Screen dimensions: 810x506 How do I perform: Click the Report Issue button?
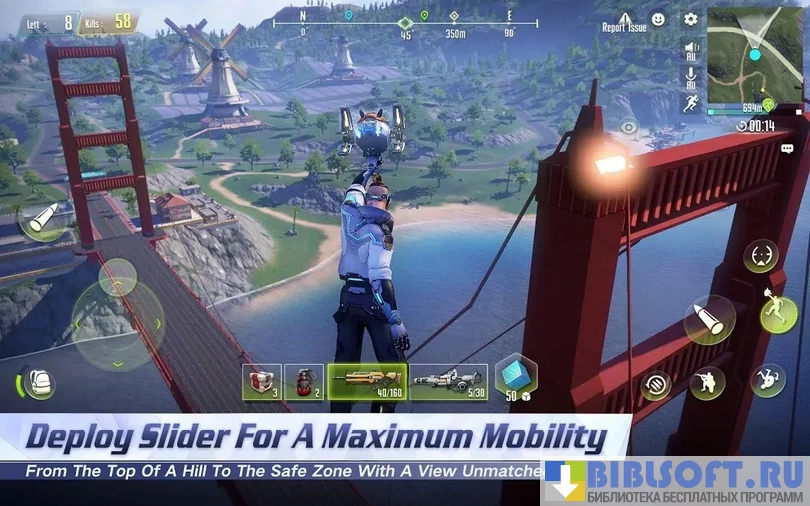click(x=625, y=21)
